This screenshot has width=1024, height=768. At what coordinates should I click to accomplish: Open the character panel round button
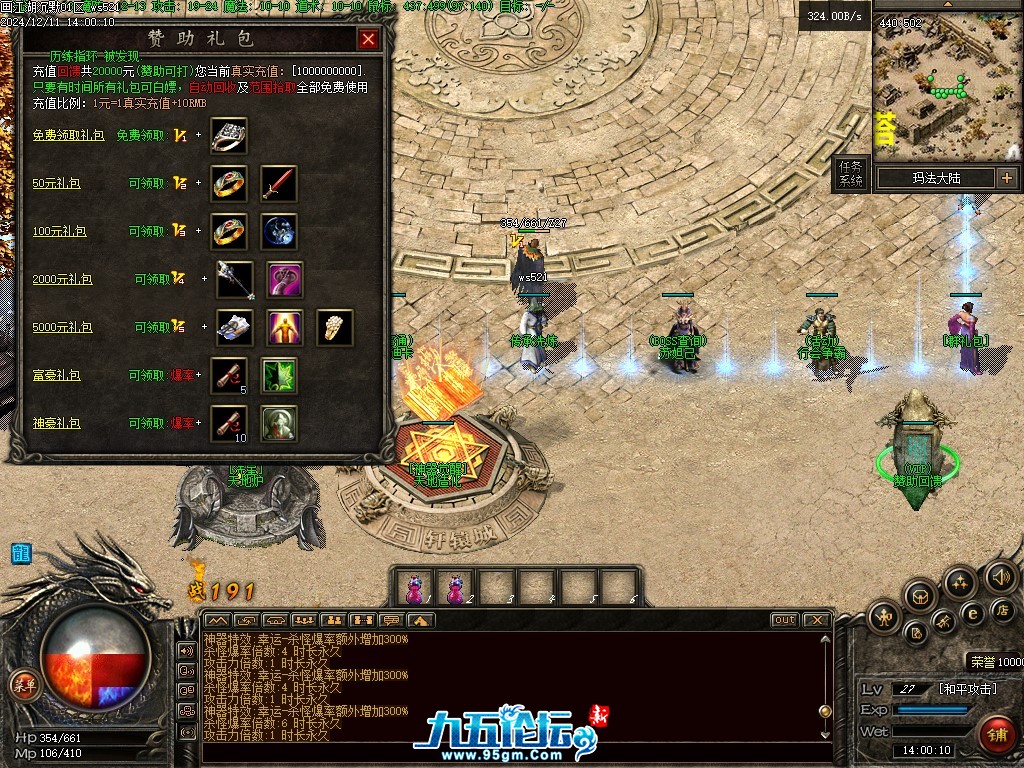point(884,617)
